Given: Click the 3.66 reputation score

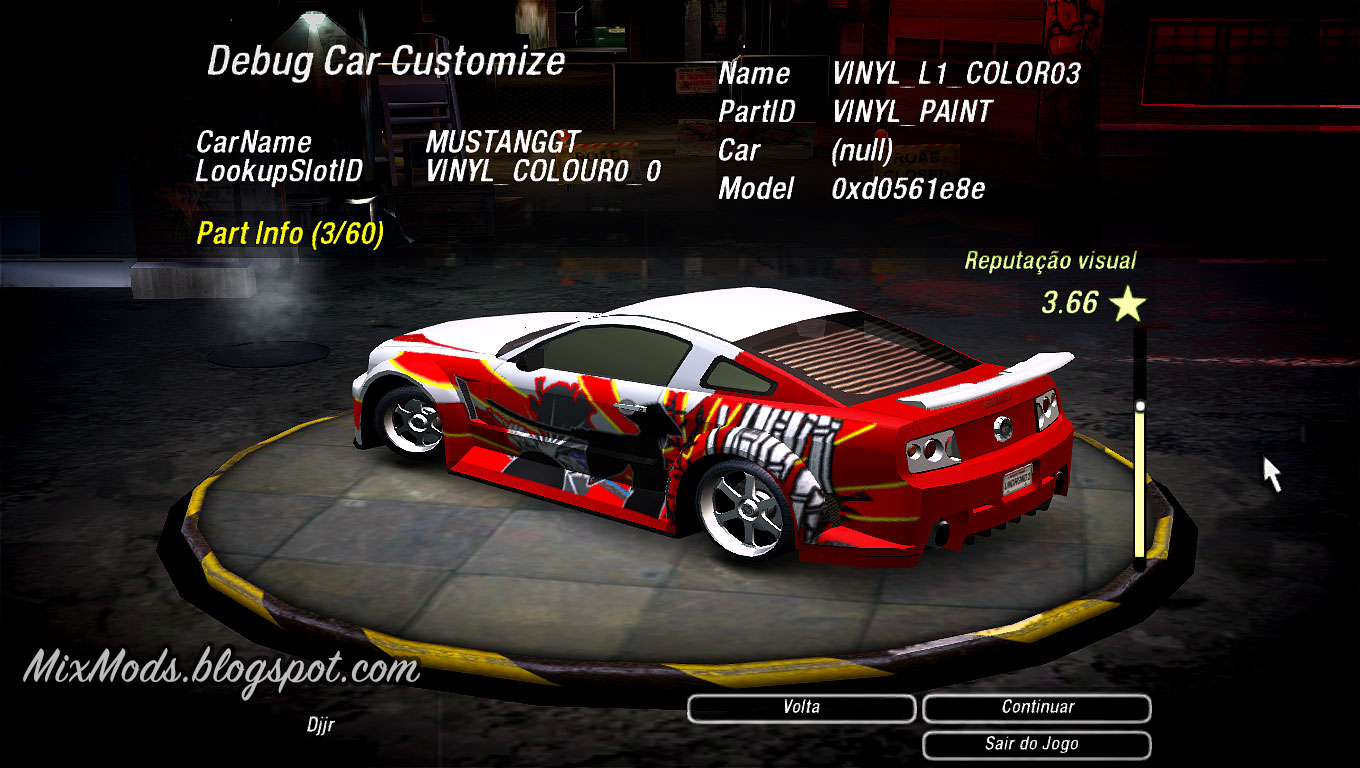Looking at the screenshot, I should coord(1069,303).
